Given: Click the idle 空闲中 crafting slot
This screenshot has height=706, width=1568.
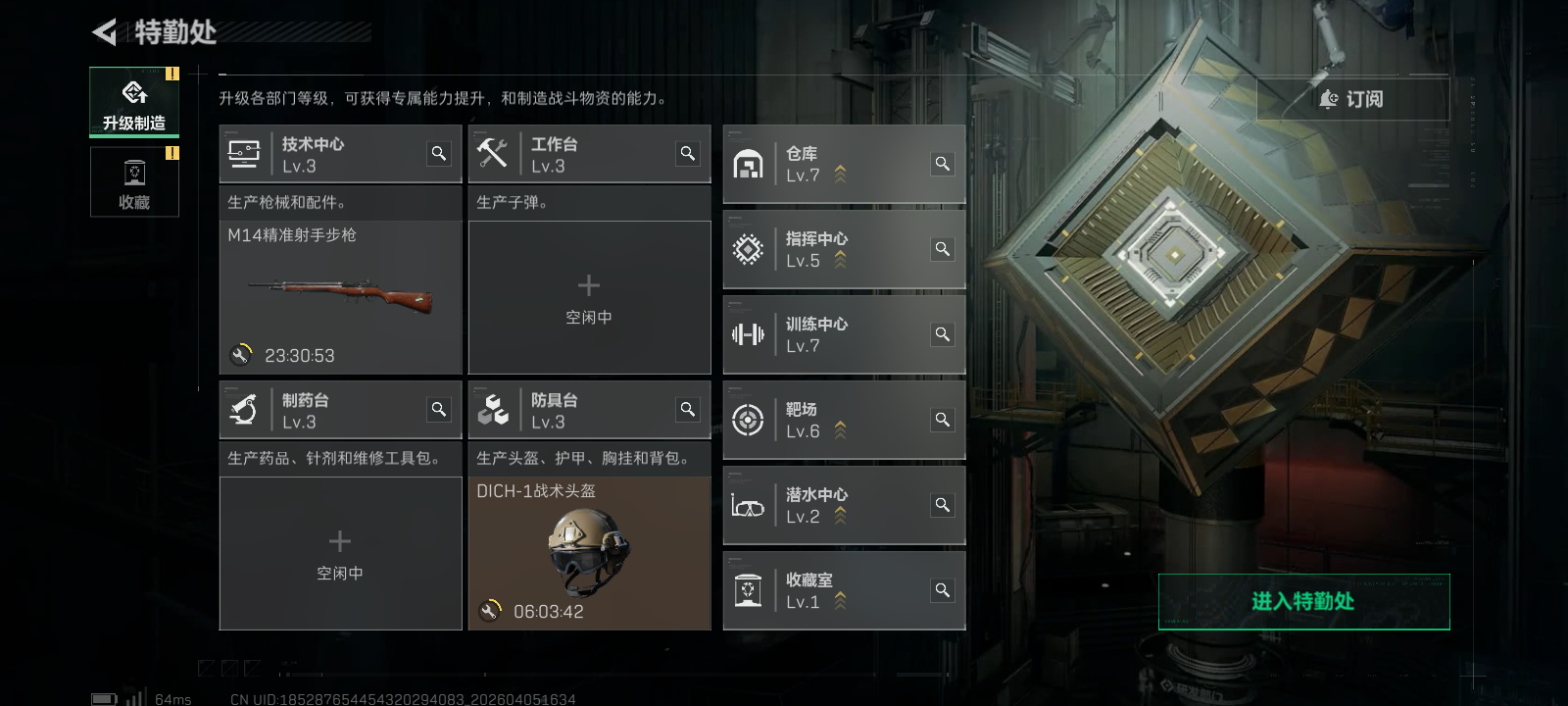Looking at the screenshot, I should 589,297.
